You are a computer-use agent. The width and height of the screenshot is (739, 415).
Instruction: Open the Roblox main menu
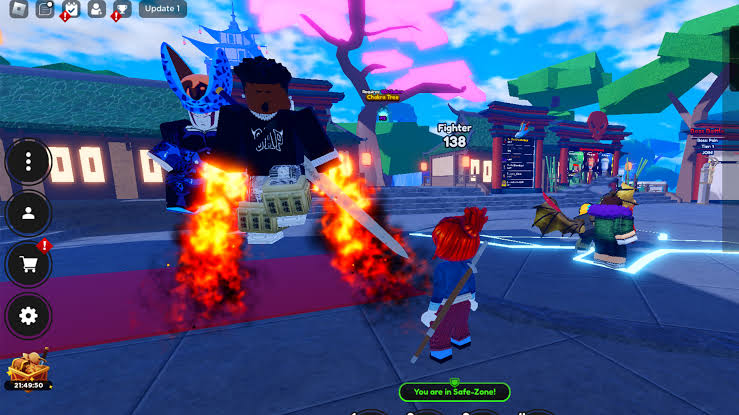point(19,9)
